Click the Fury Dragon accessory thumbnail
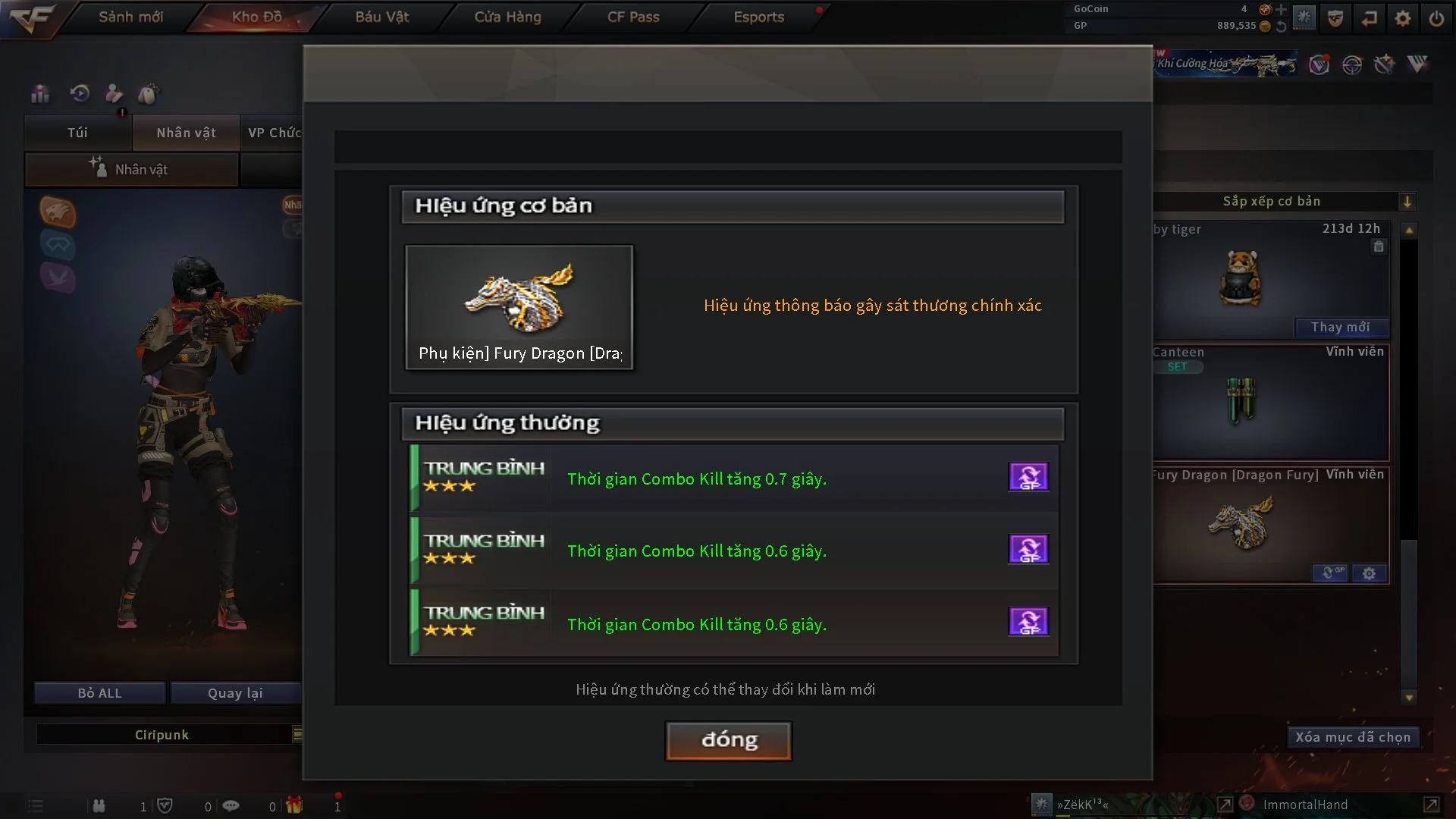The image size is (1456, 819). [519, 306]
